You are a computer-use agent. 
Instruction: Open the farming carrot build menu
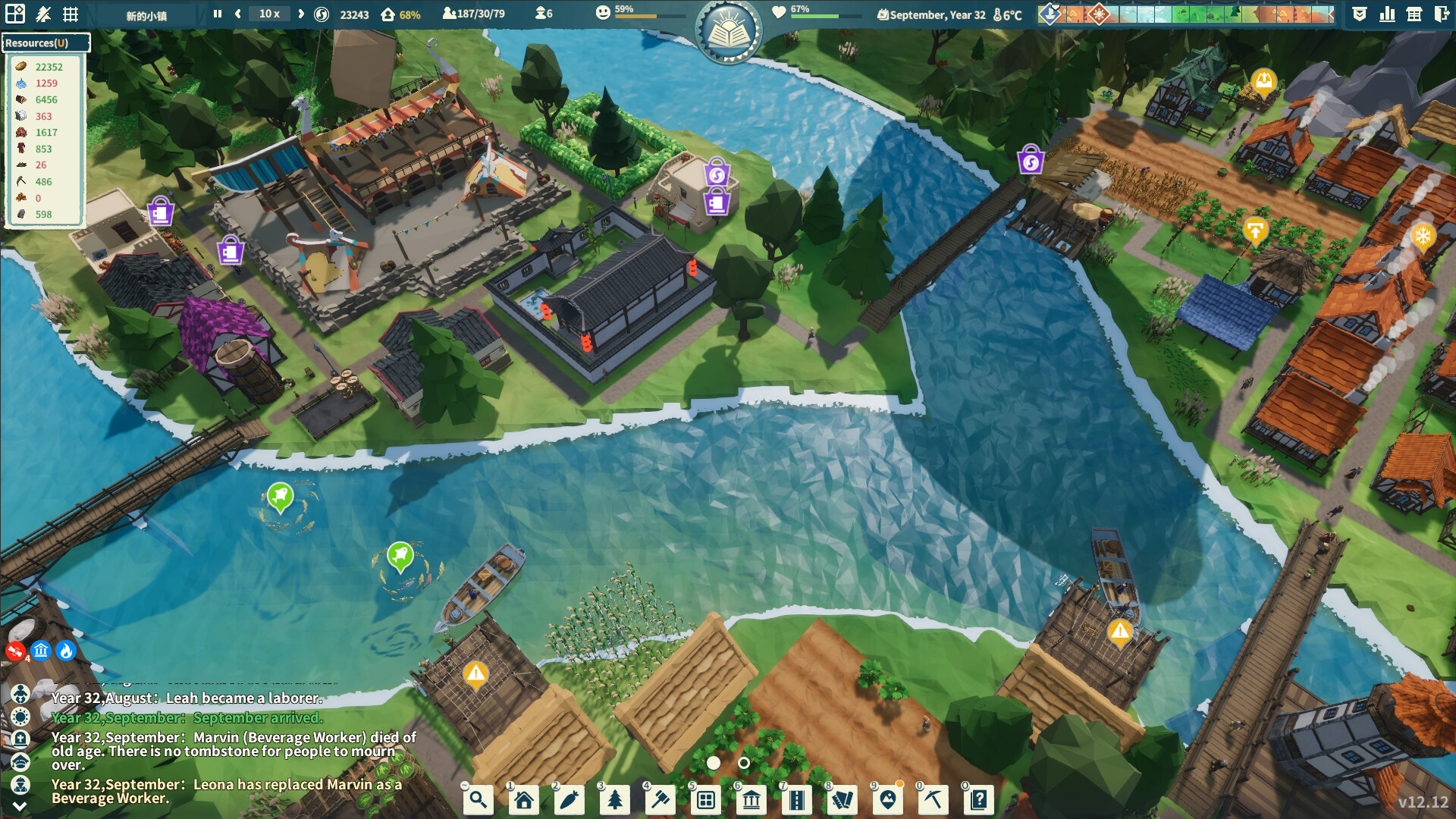coord(570,799)
